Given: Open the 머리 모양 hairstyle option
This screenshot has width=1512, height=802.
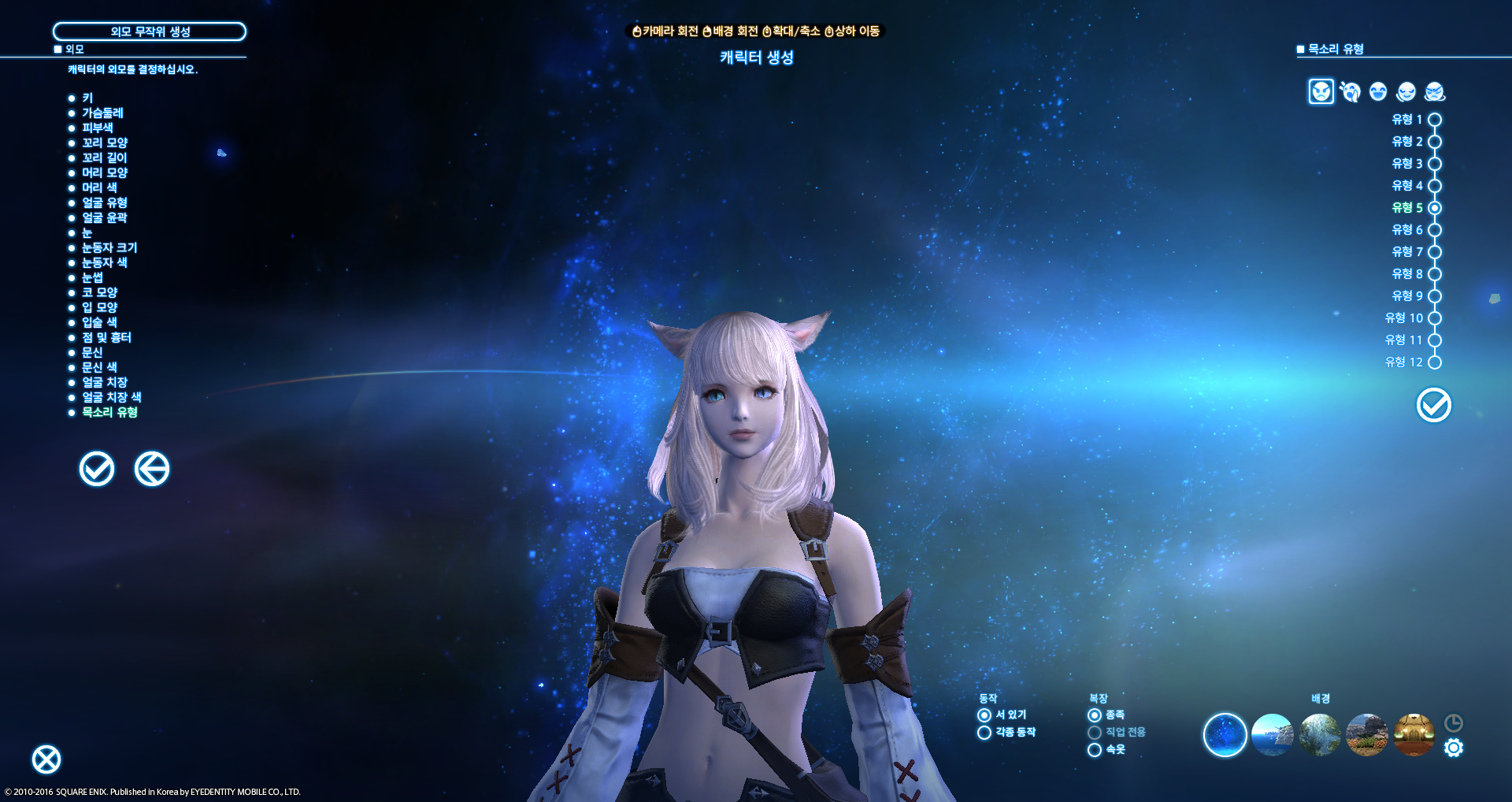Looking at the screenshot, I should [105, 173].
